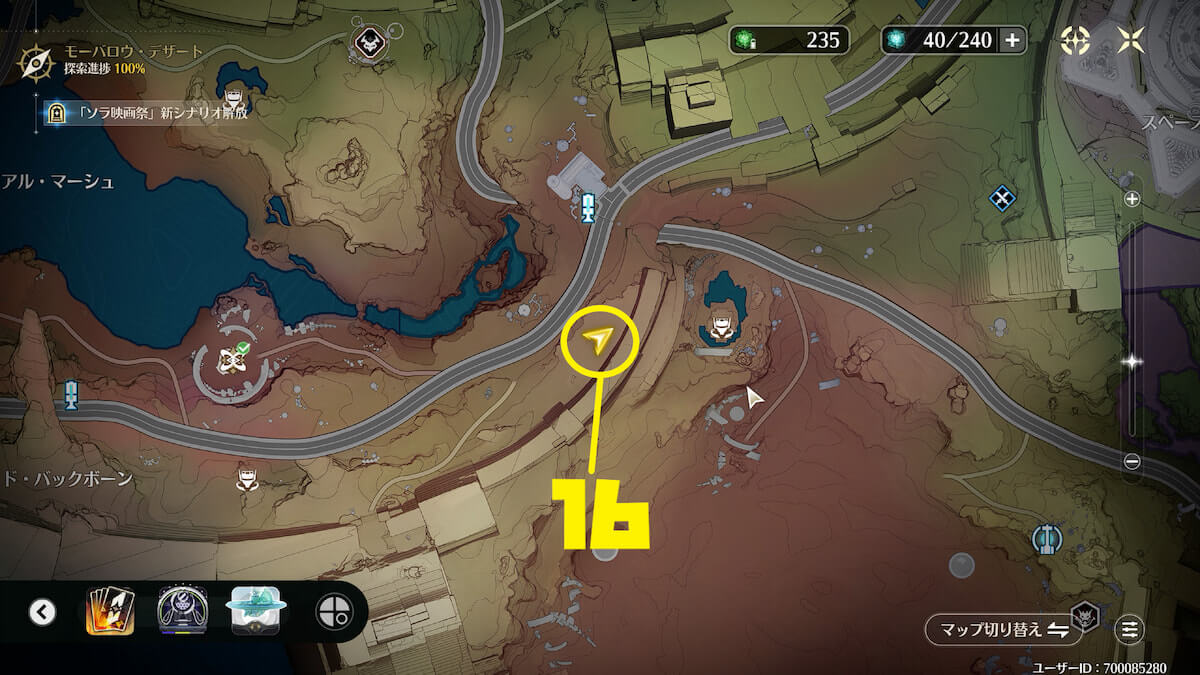Screen dimensions: 1200x675
Task: Open the ソラ映画祭 new scenario notice
Action: pyautogui.click(x=148, y=112)
